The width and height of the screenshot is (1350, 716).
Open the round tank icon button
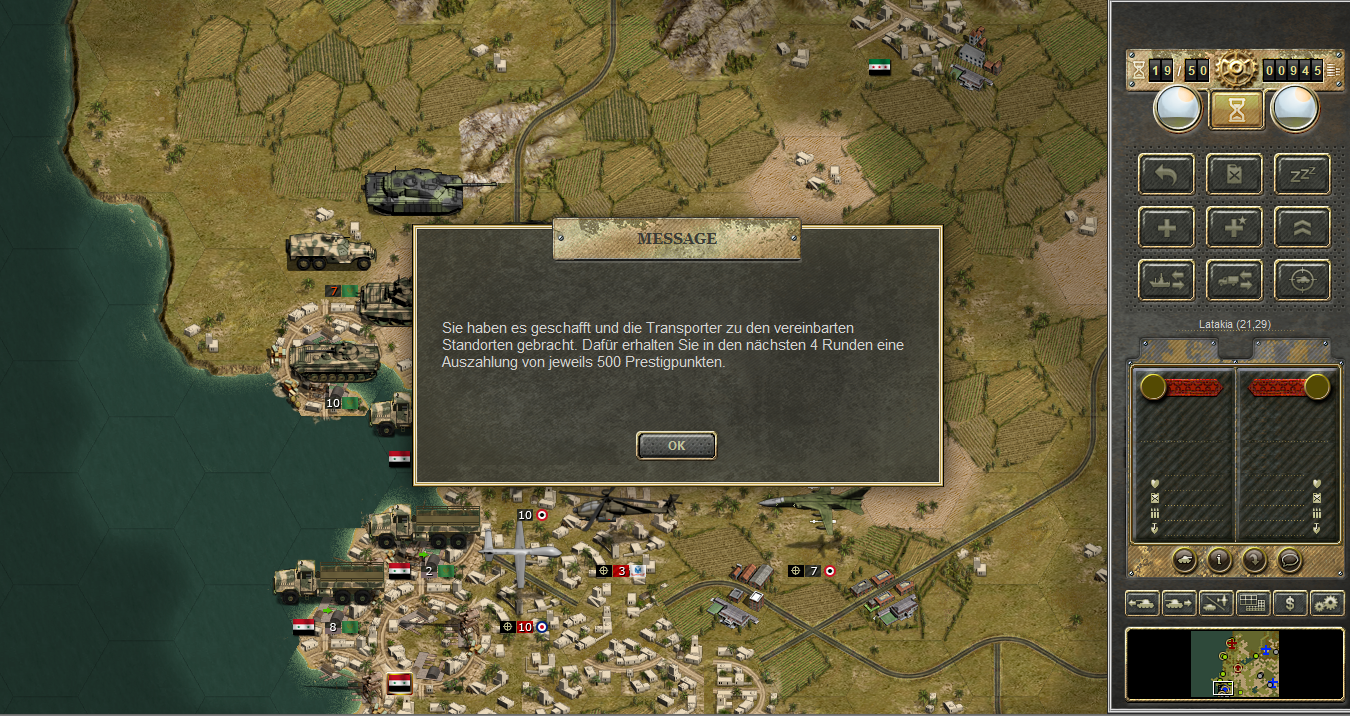(x=1183, y=560)
